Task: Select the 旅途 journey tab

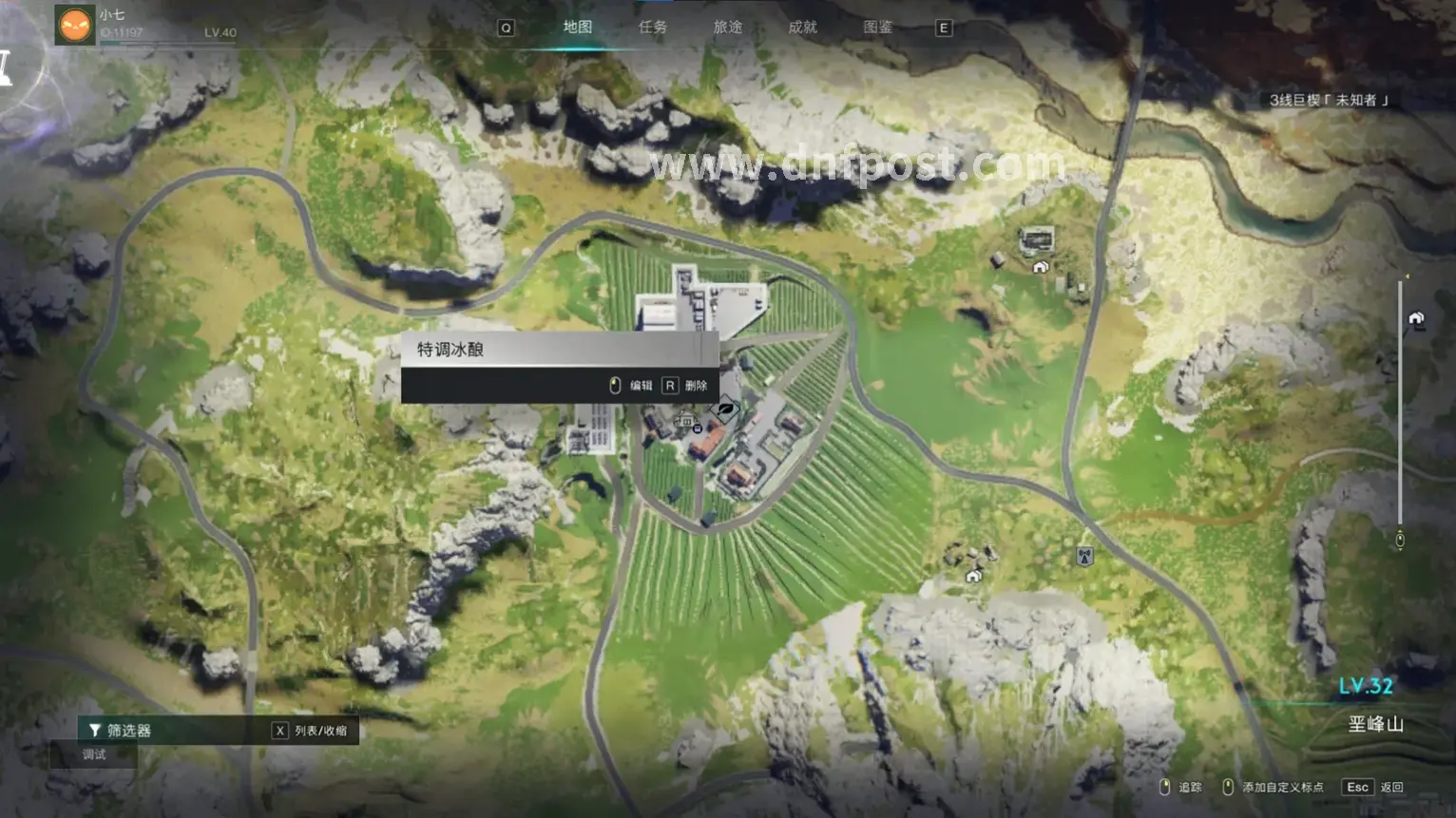Action: [728, 28]
